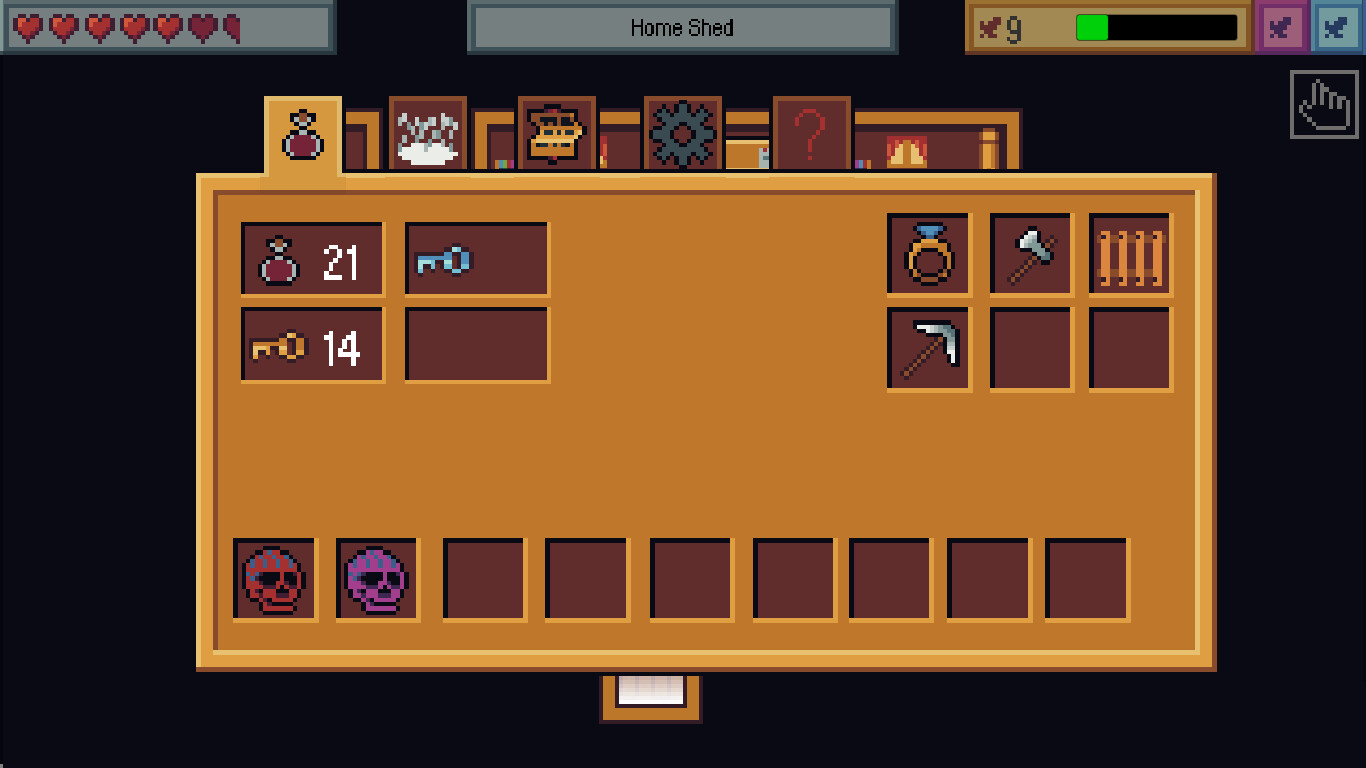
Task: Click the red question mark tab
Action: coord(812,131)
